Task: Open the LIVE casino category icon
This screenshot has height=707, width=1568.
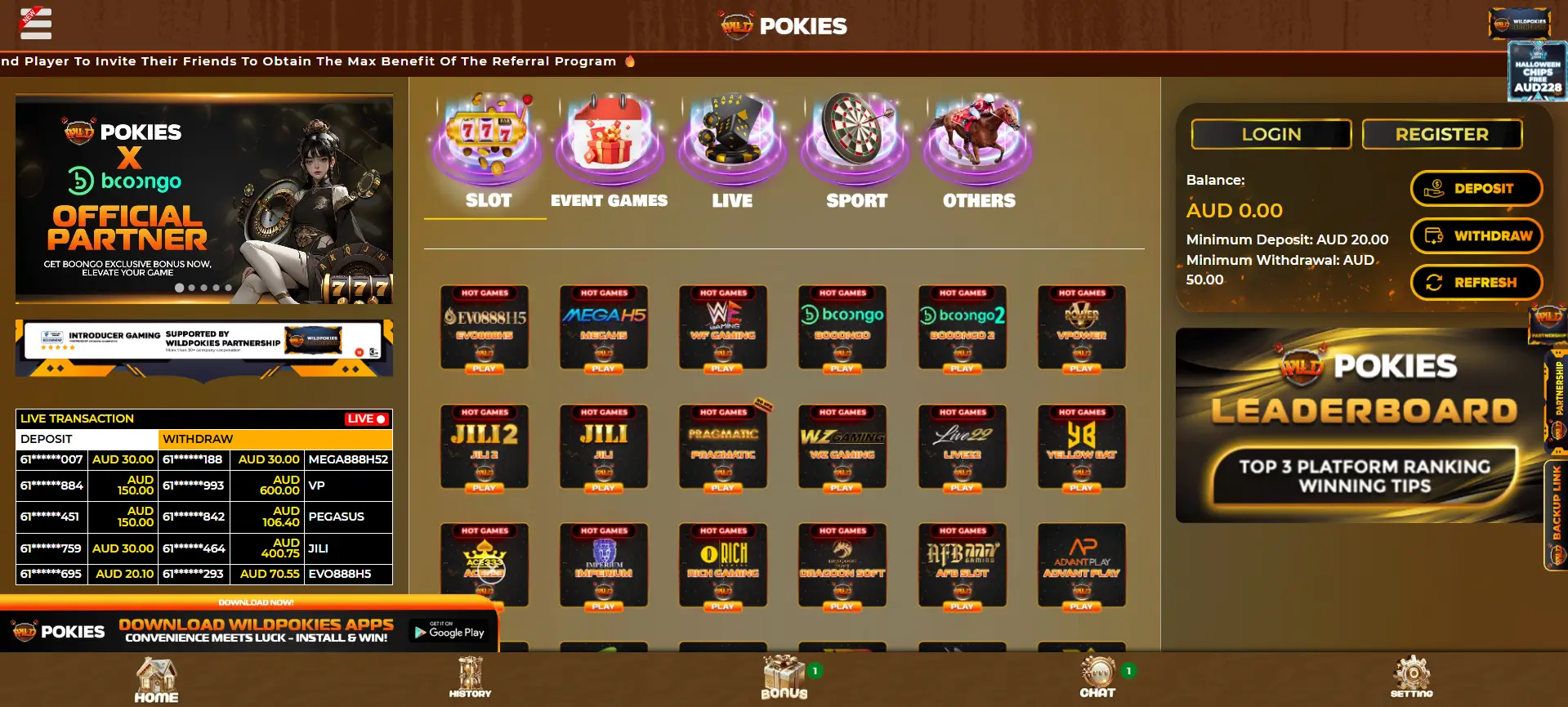Action: coord(732,145)
